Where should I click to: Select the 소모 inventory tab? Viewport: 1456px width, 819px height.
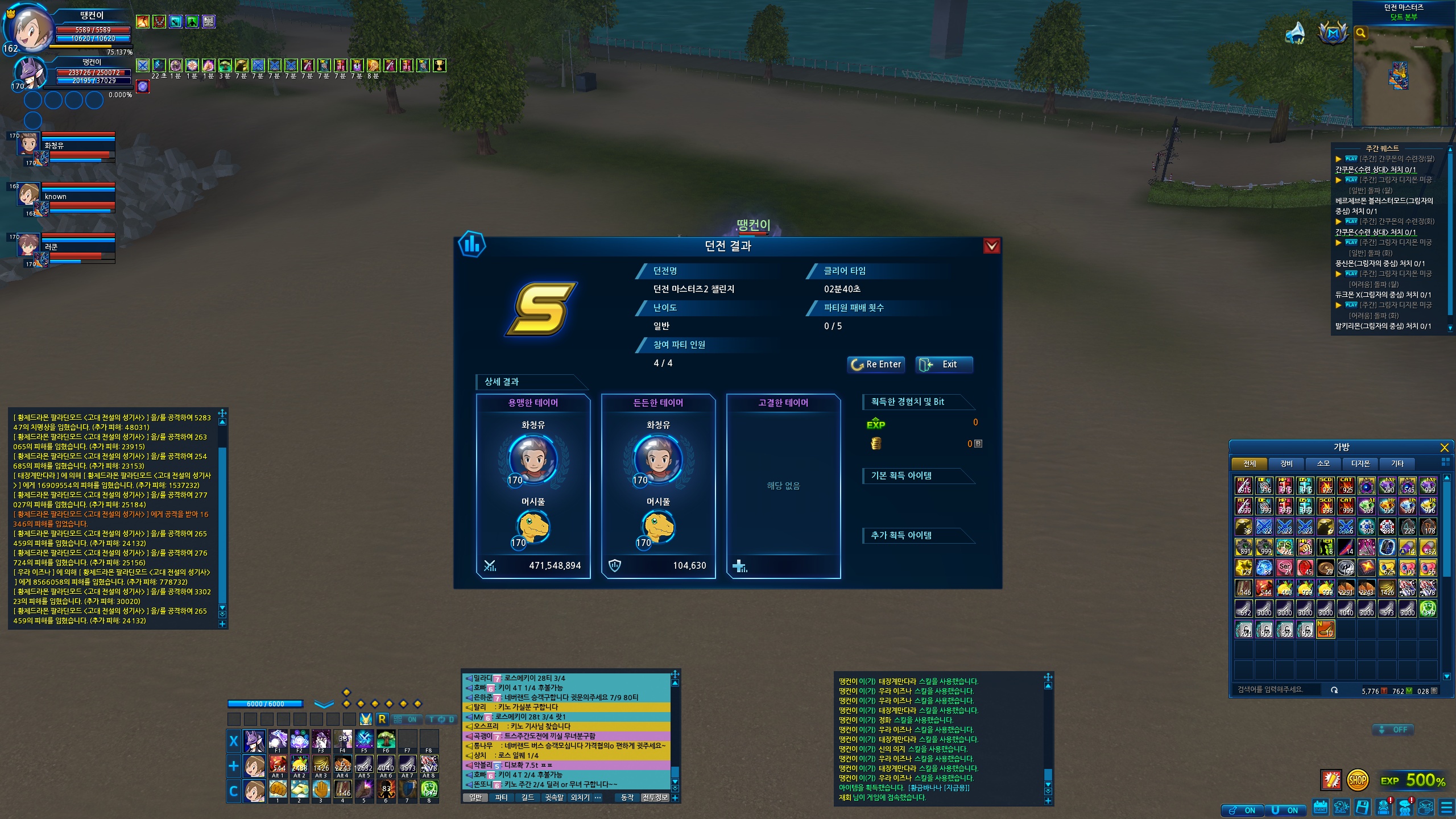click(1323, 464)
